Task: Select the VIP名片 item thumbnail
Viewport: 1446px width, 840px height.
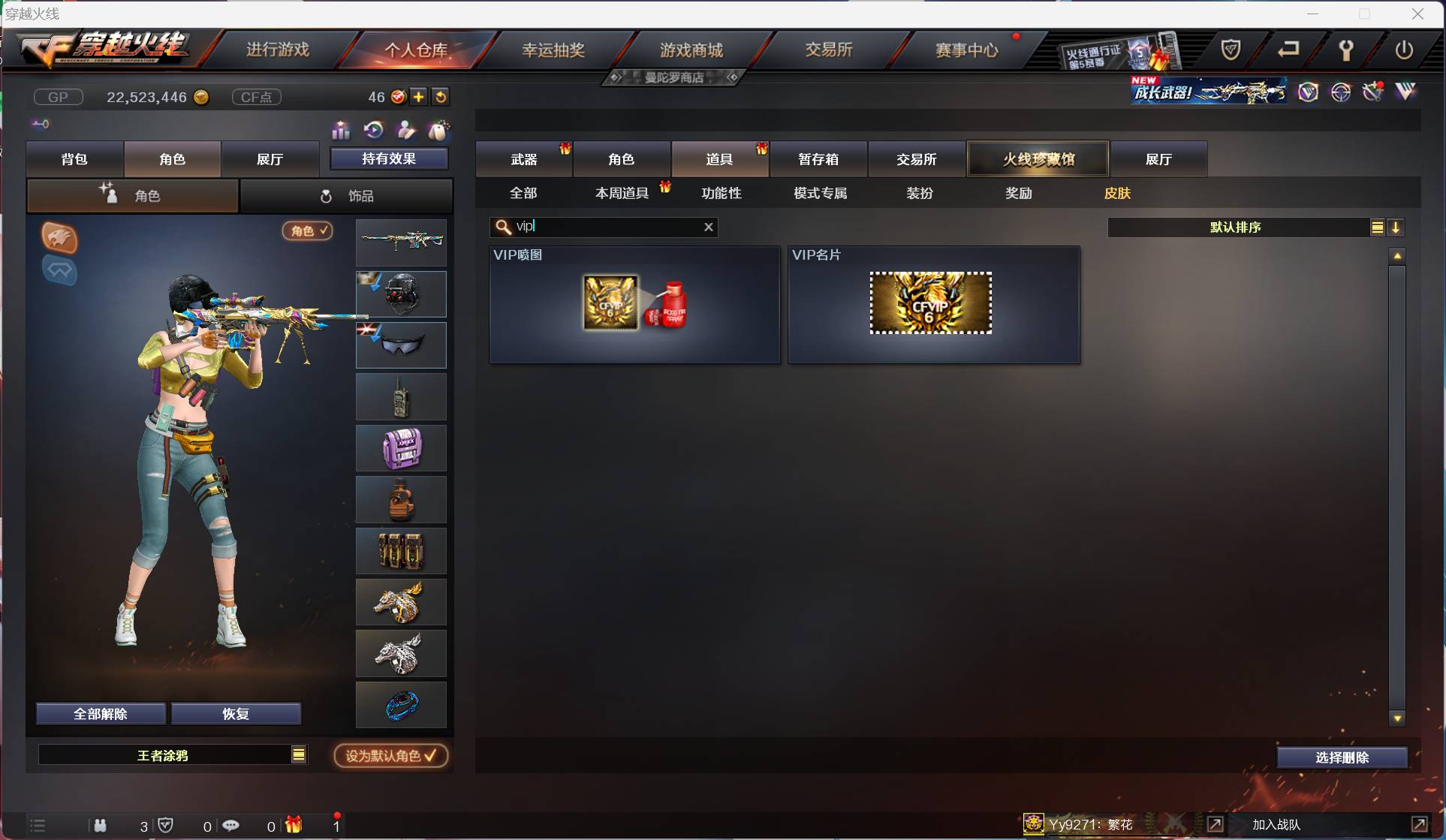Action: (x=931, y=303)
